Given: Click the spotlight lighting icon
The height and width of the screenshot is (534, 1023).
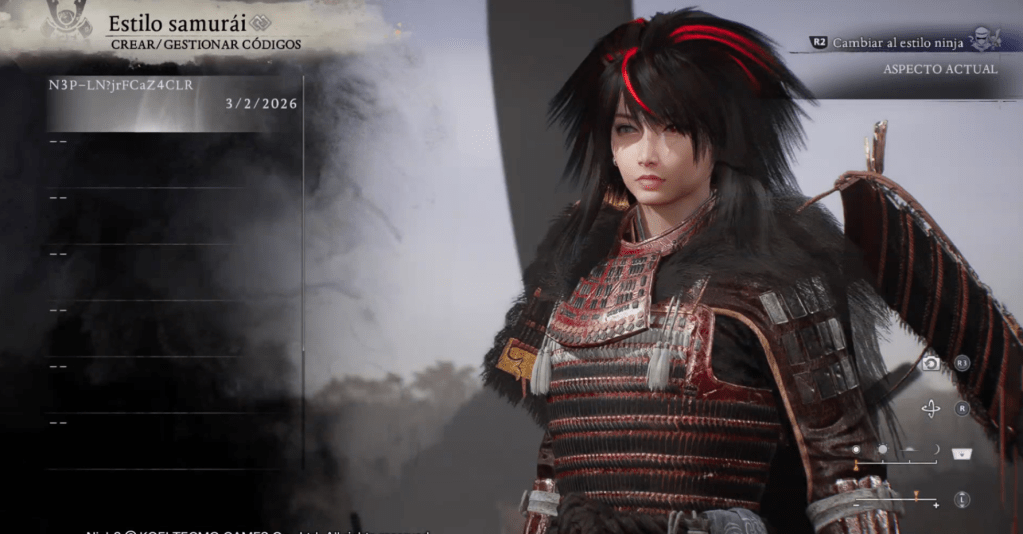Looking at the screenshot, I should pyautogui.click(x=963, y=453).
